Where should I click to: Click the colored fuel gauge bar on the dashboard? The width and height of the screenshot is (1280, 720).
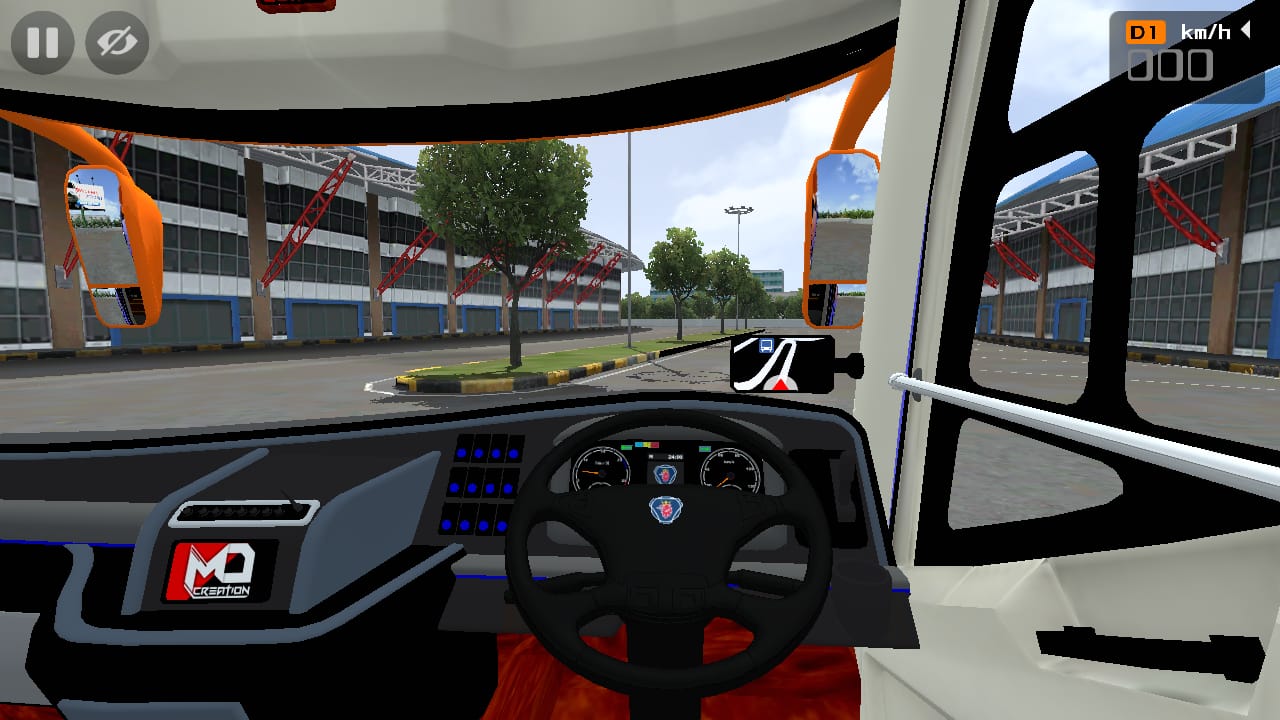pyautogui.click(x=647, y=445)
